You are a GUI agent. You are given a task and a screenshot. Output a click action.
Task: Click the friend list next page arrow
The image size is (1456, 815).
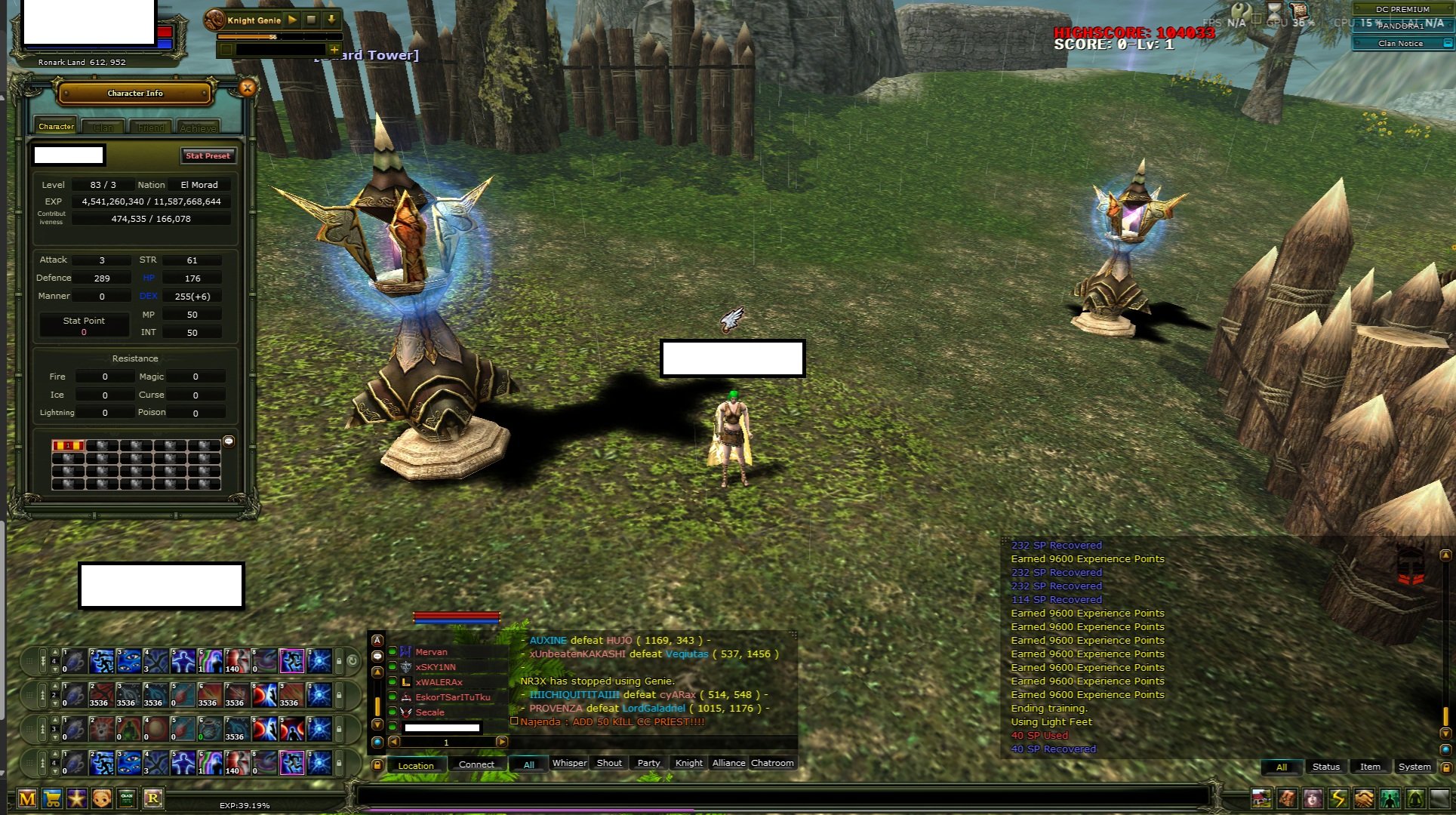click(x=501, y=742)
